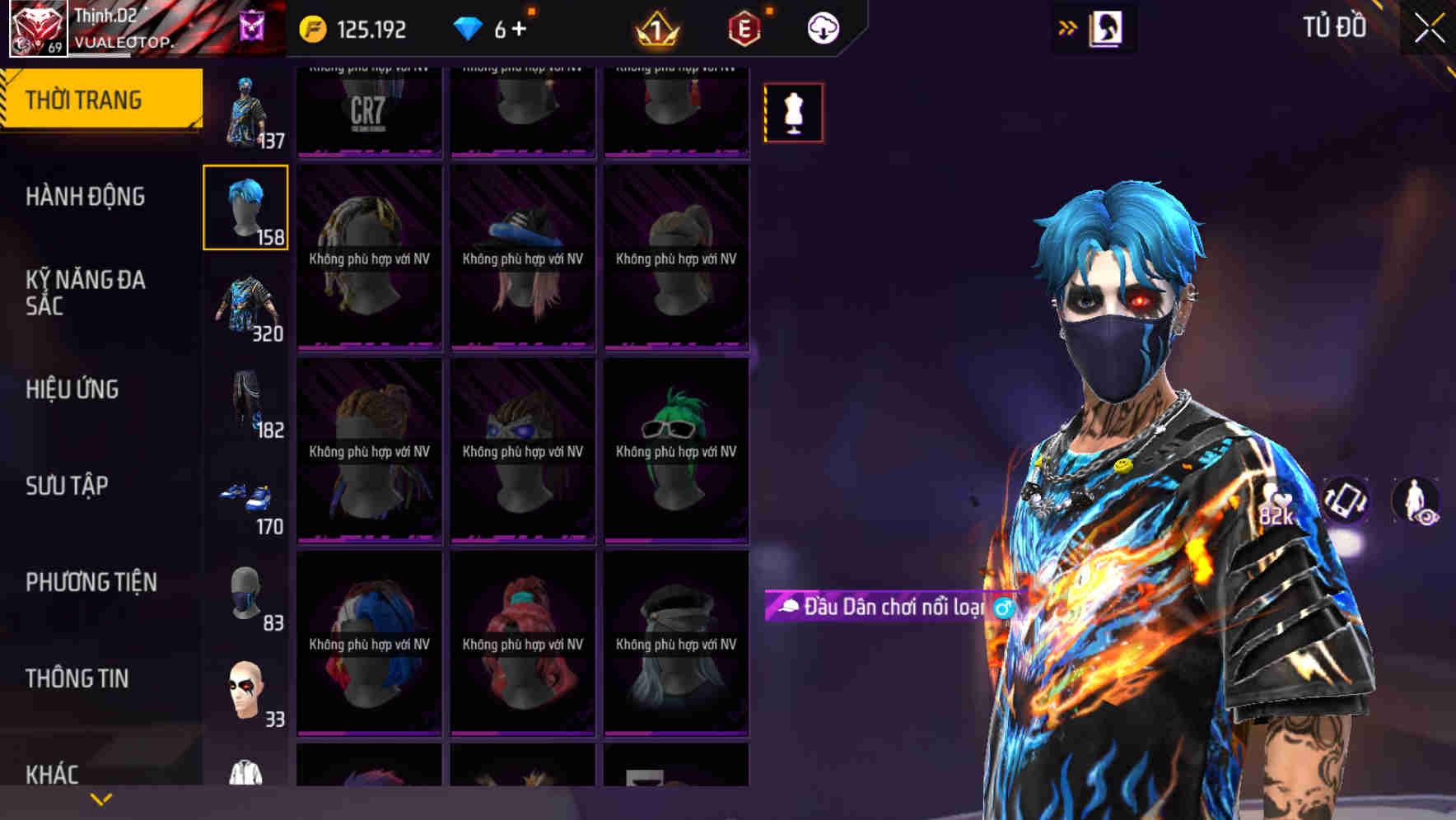
Task: Select the PHƯƠNG TIỆN menu item
Action: [91, 582]
